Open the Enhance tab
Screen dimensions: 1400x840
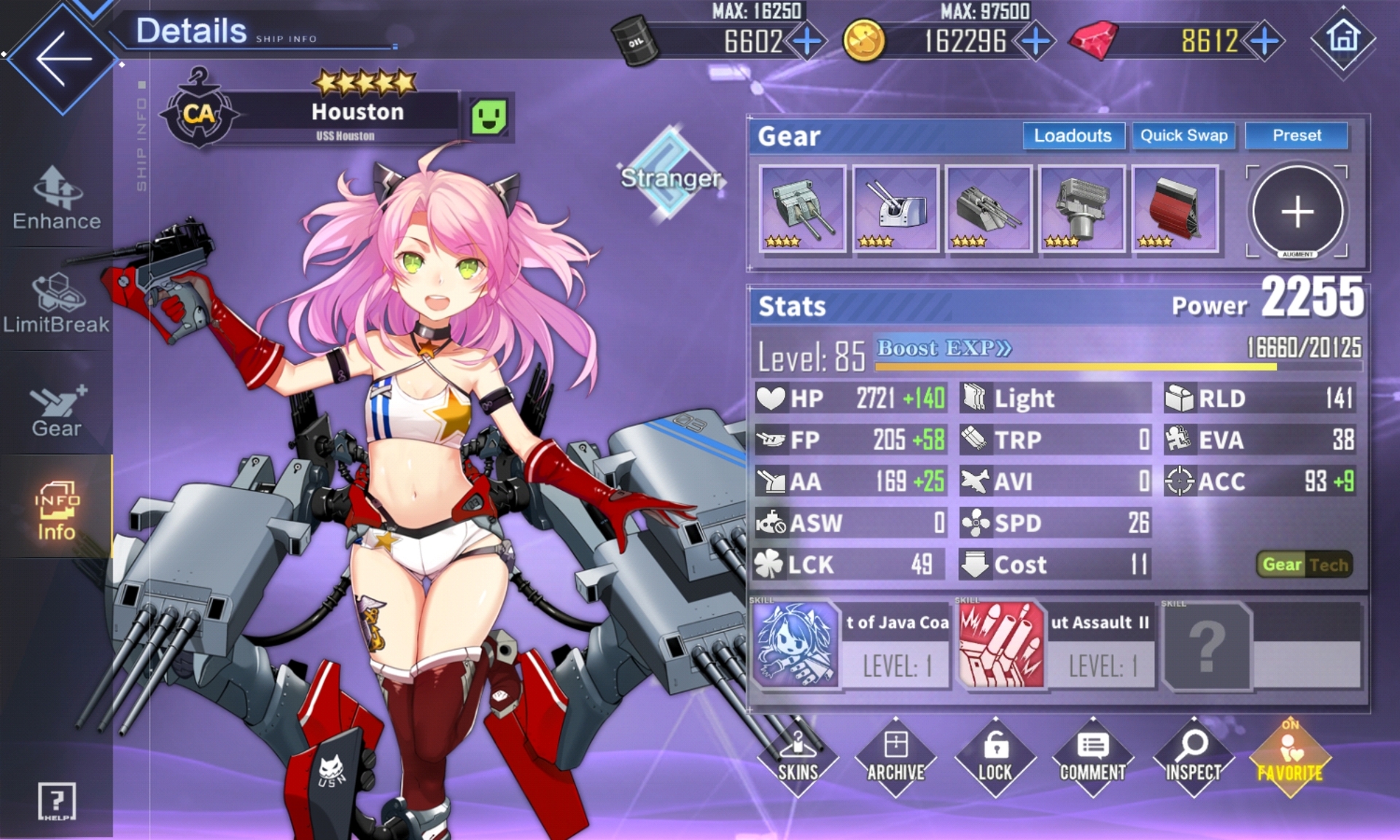coord(57,198)
